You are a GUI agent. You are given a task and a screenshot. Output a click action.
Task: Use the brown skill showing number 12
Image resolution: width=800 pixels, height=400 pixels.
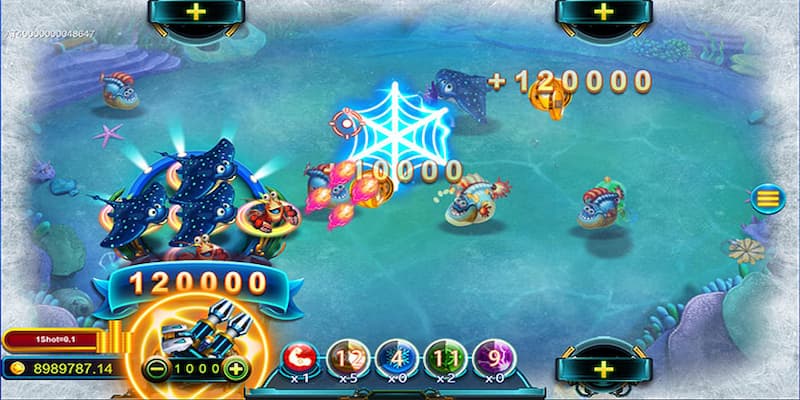coord(346,357)
